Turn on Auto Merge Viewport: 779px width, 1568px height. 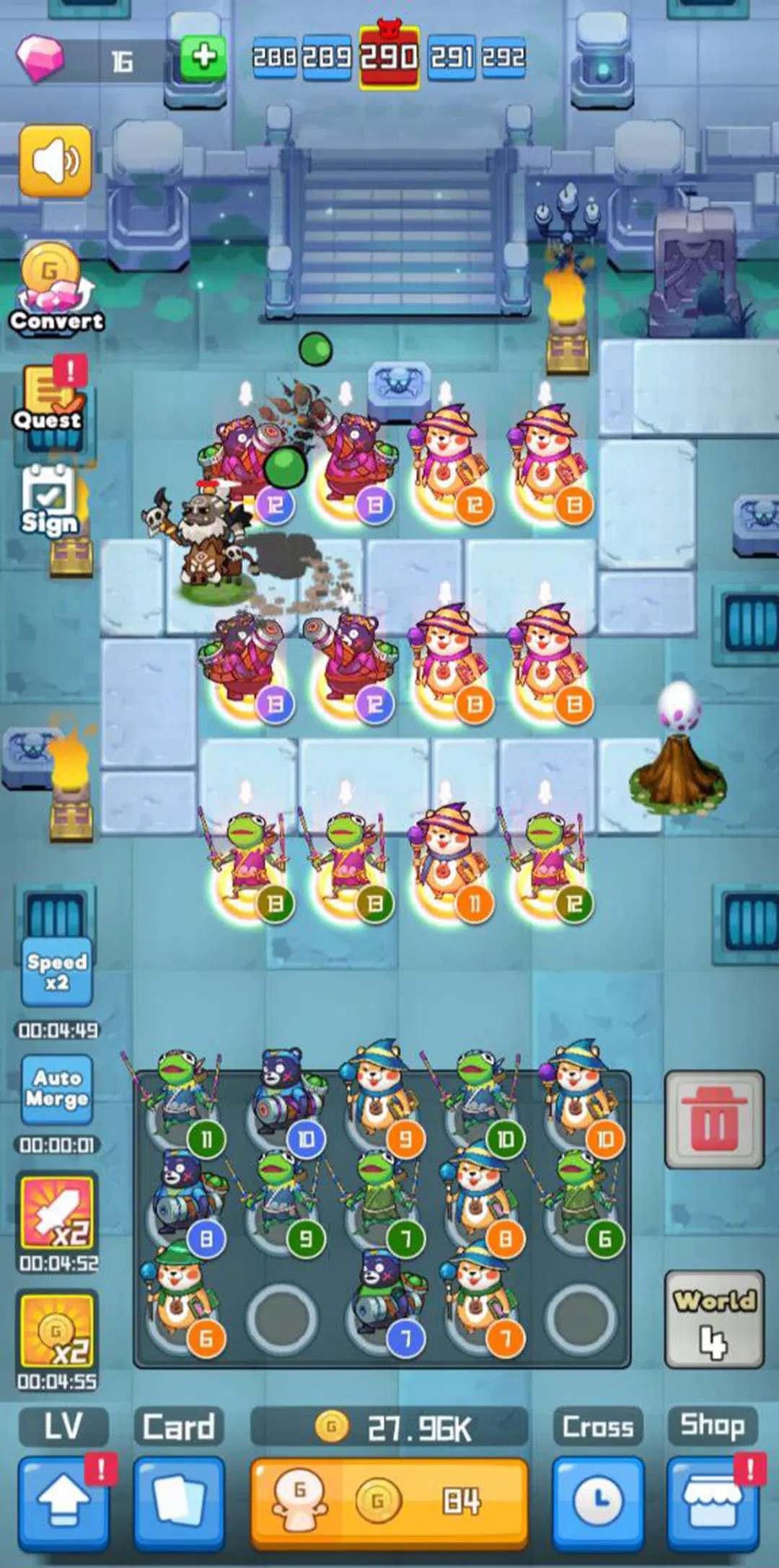[x=57, y=1089]
